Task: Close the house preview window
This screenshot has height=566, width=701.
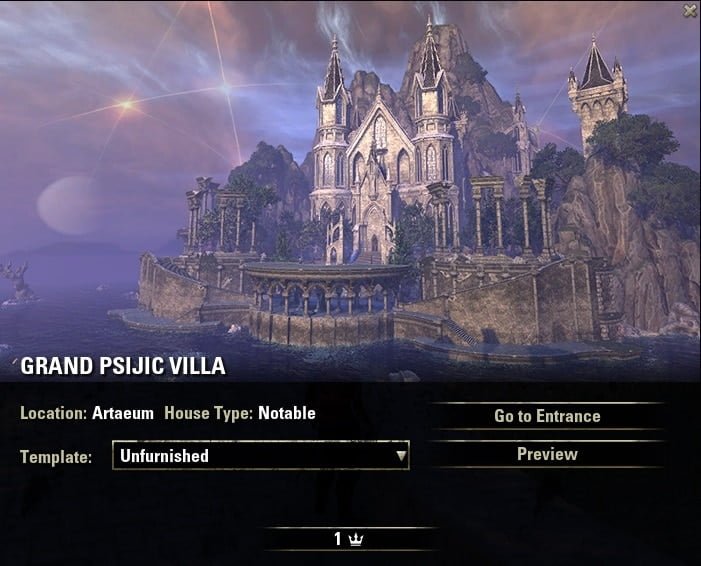Action: (689, 11)
